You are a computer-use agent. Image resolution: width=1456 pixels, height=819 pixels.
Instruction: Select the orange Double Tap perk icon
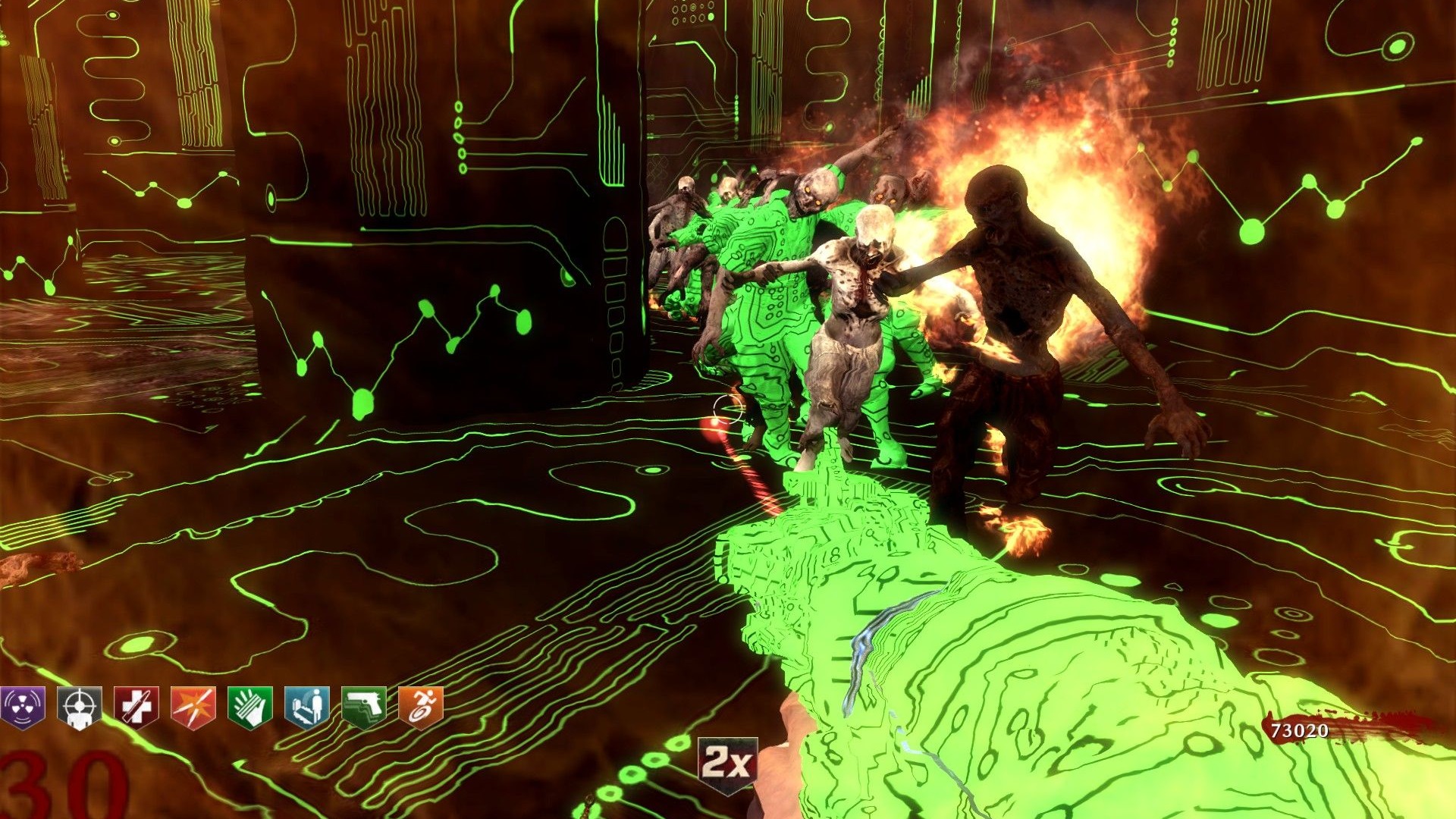point(193,707)
